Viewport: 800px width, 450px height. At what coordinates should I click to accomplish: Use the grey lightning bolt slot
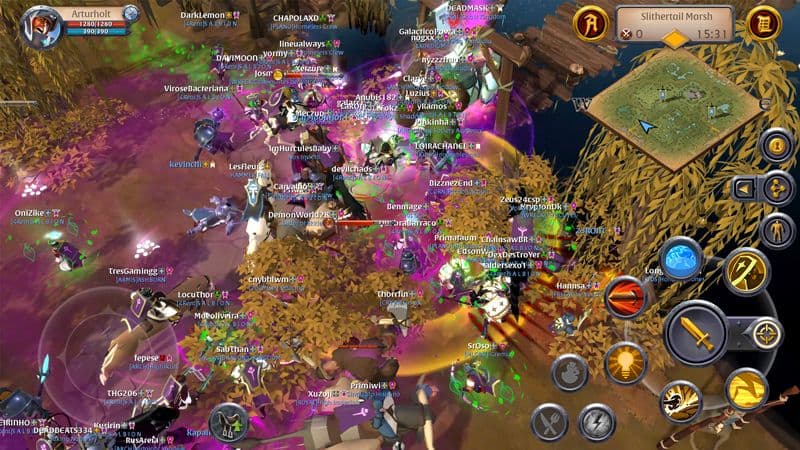(x=598, y=422)
